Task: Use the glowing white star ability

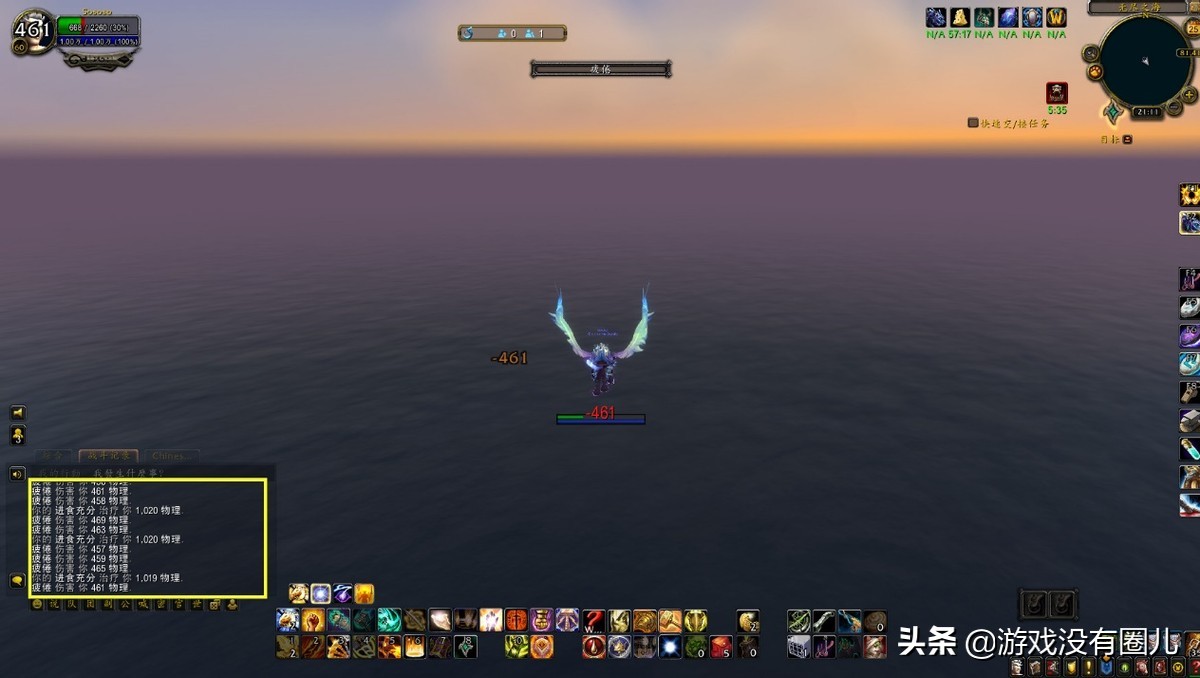Action: 669,646
